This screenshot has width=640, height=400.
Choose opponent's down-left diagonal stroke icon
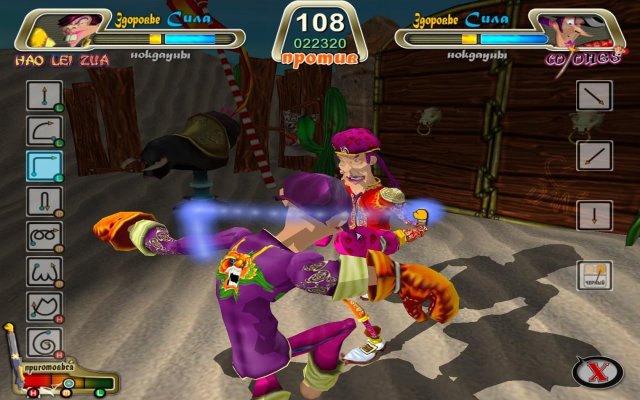pos(593,156)
